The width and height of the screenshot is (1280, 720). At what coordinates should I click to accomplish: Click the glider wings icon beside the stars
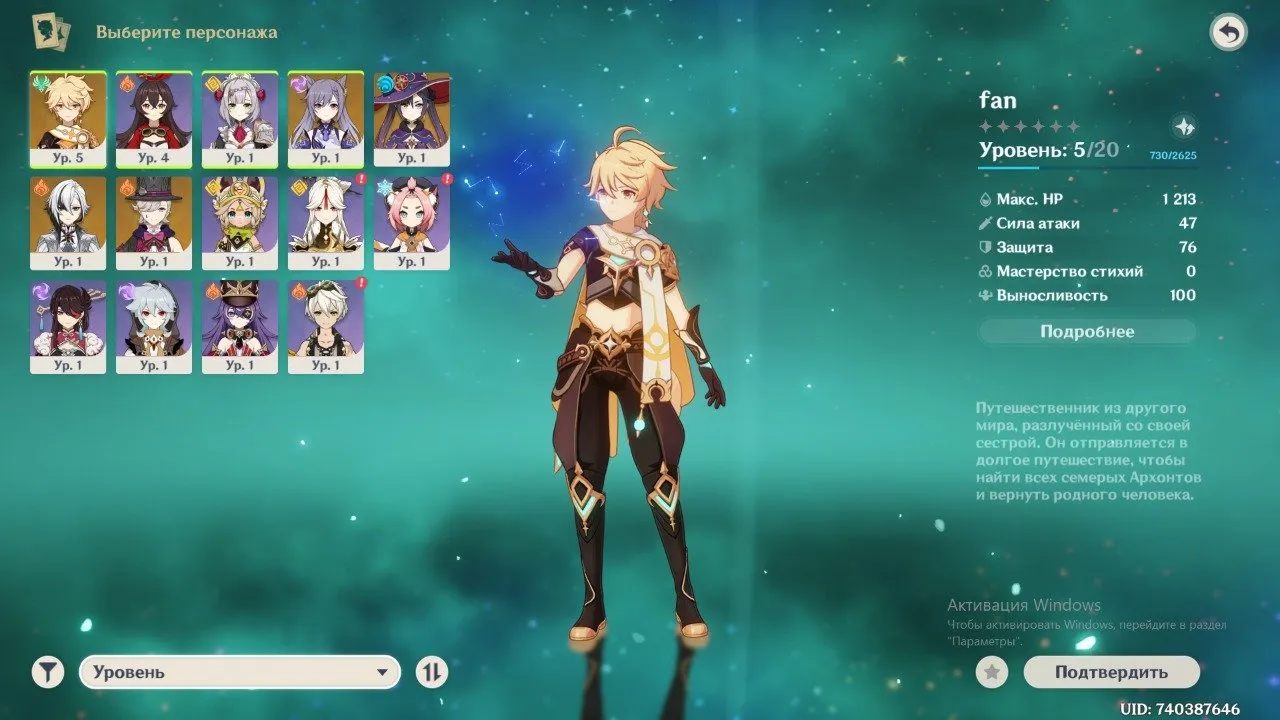[x=1183, y=127]
